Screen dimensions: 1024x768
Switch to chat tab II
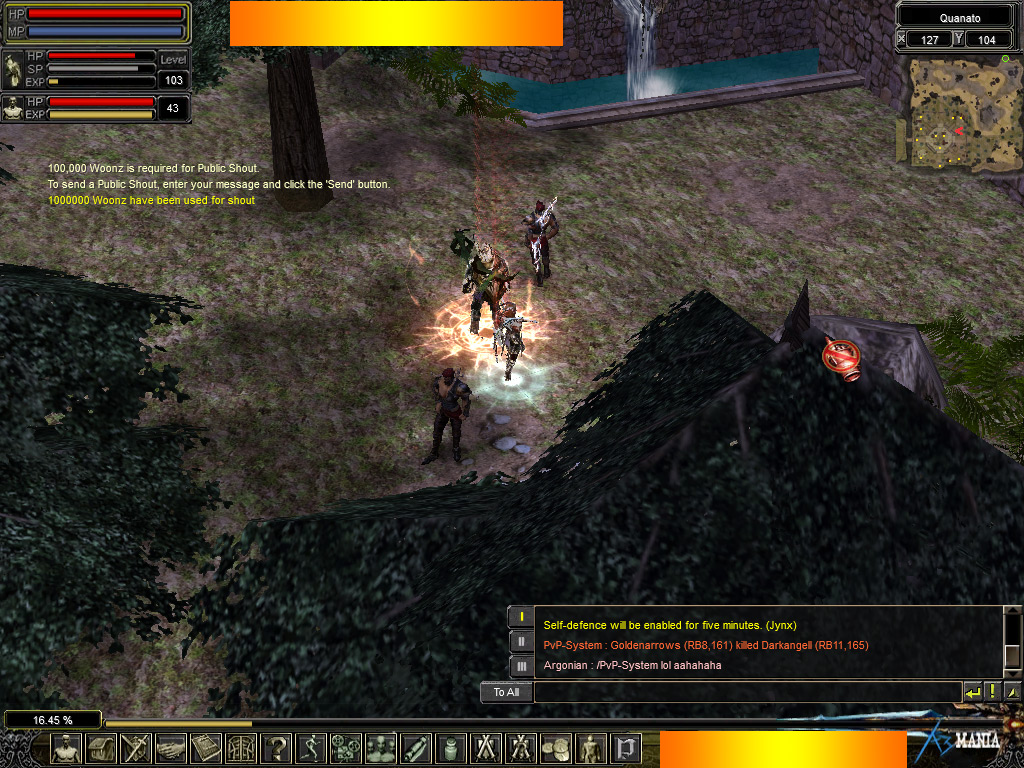point(520,641)
